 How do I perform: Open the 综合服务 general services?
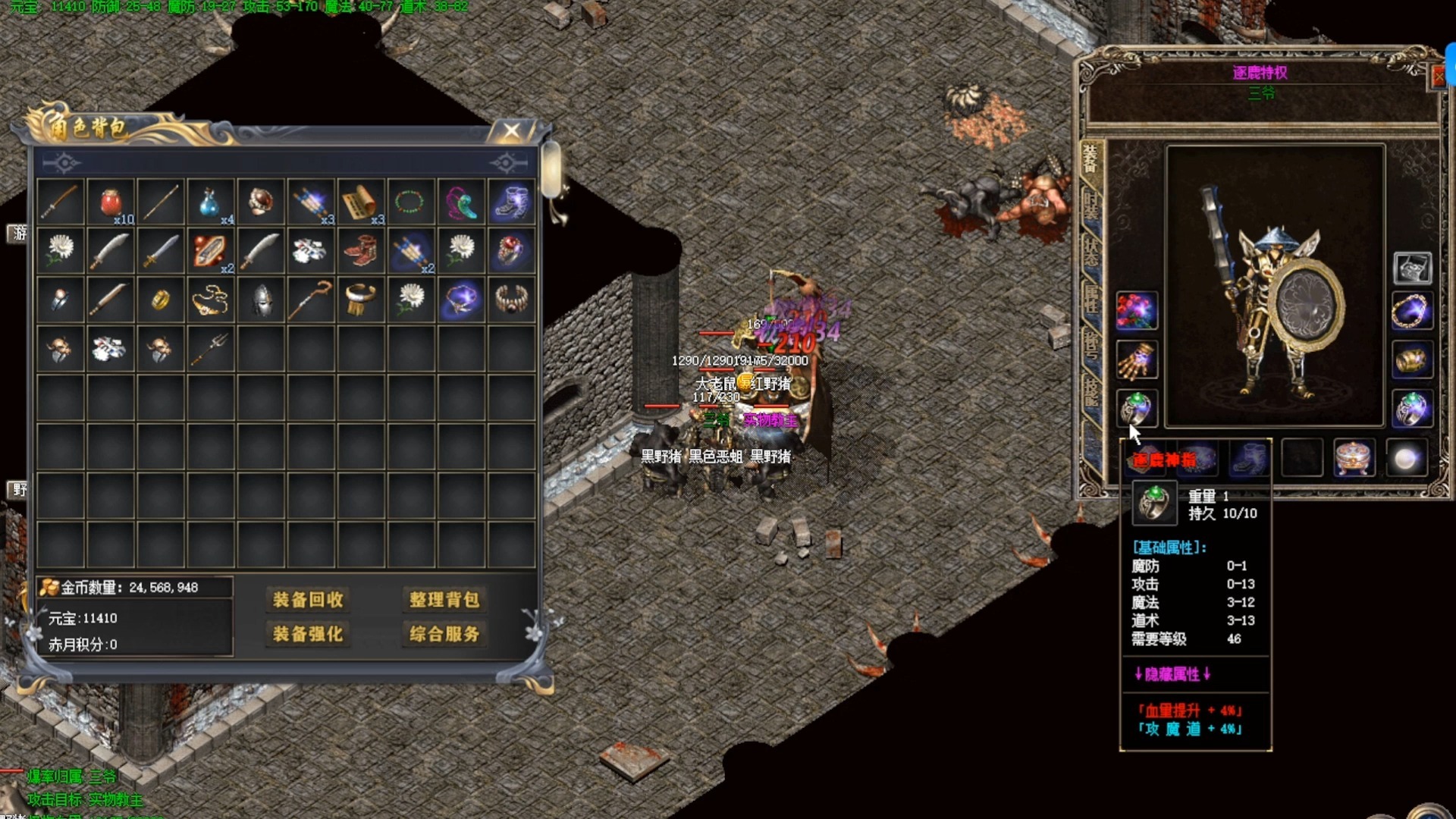[x=444, y=634]
